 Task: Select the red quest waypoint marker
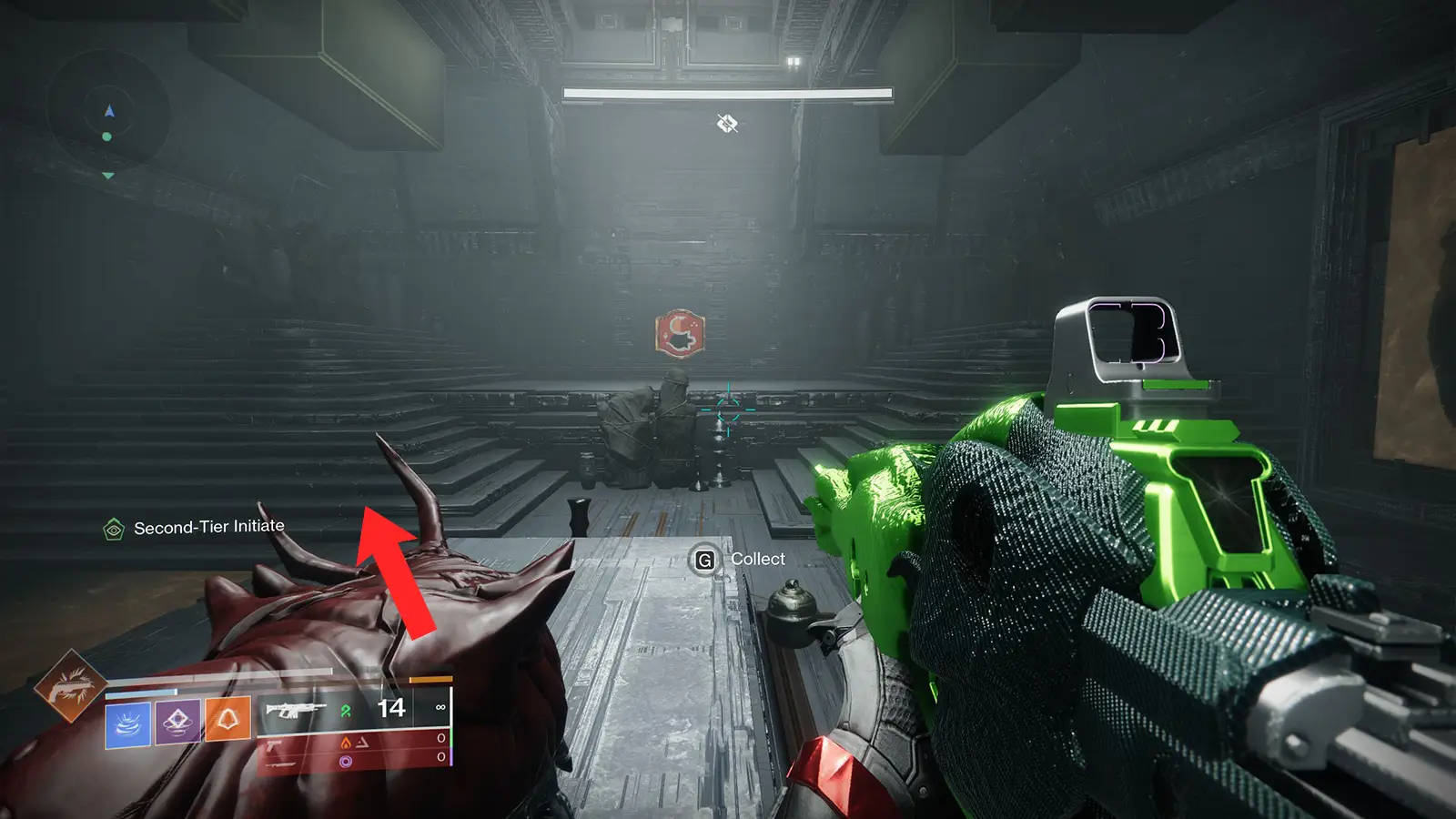pyautogui.click(x=680, y=333)
